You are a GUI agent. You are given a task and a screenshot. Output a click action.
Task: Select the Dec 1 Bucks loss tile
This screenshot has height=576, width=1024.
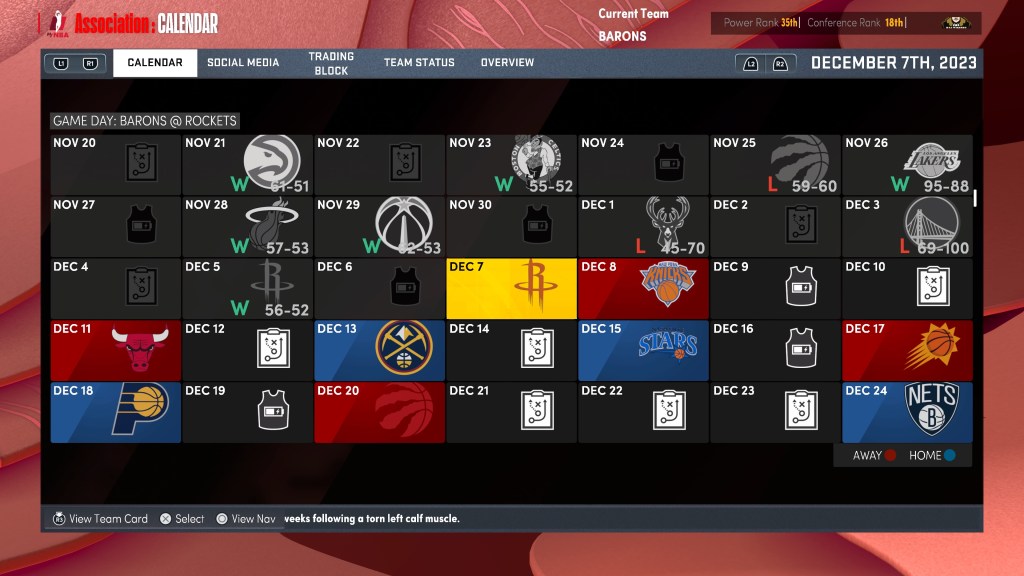point(643,226)
